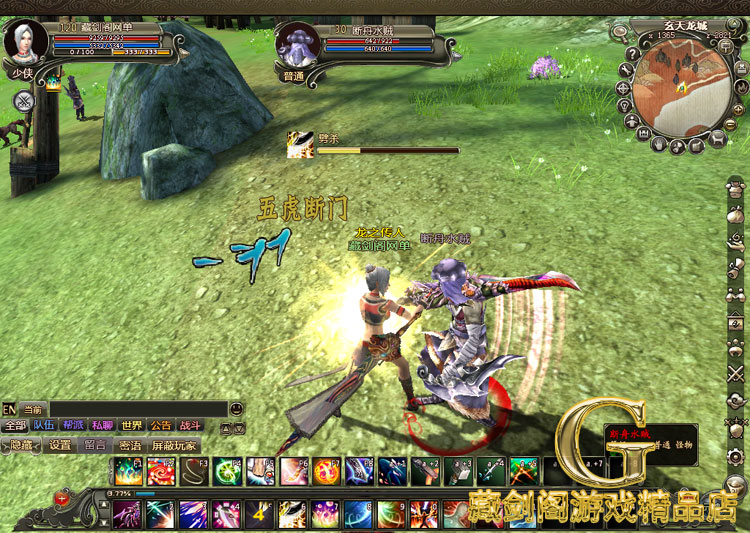
Task: Click the 隐藏 hide chat button
Action: tap(21, 445)
